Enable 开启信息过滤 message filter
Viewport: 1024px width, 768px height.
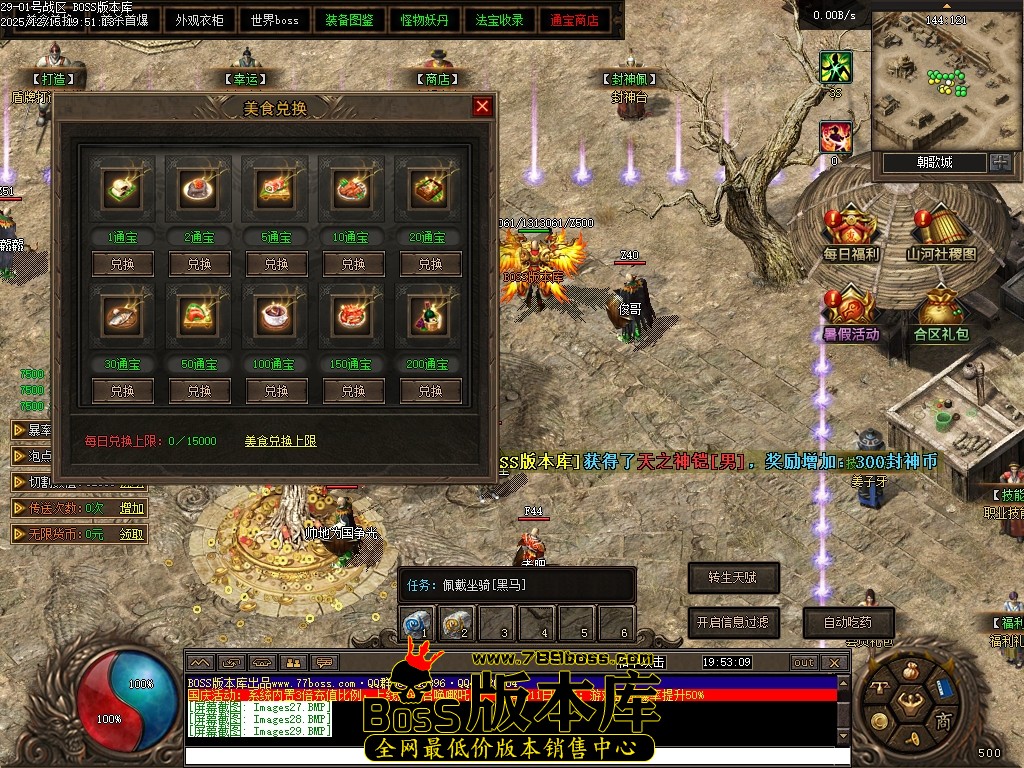(733, 622)
